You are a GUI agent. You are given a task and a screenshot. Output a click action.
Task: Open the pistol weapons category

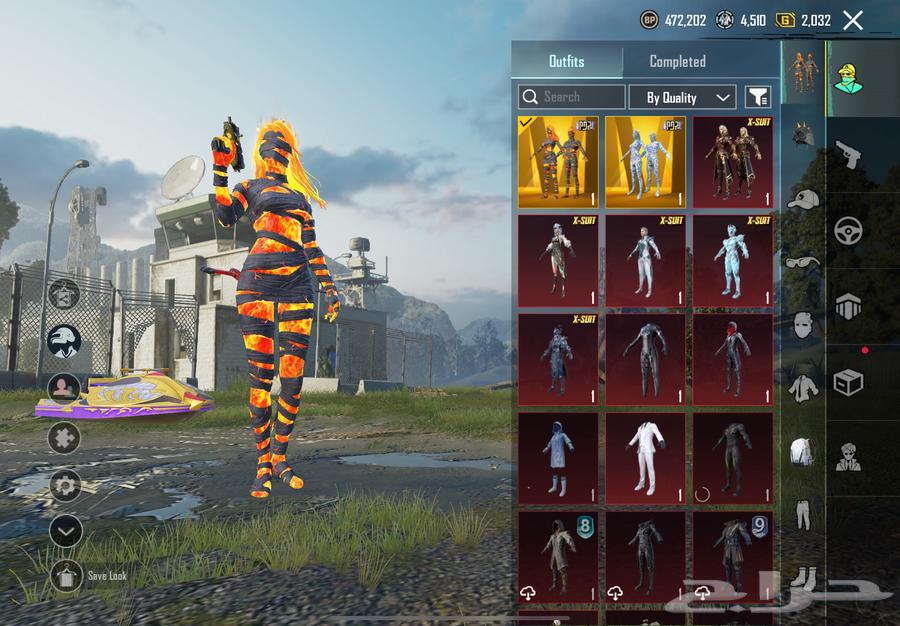coord(848,153)
